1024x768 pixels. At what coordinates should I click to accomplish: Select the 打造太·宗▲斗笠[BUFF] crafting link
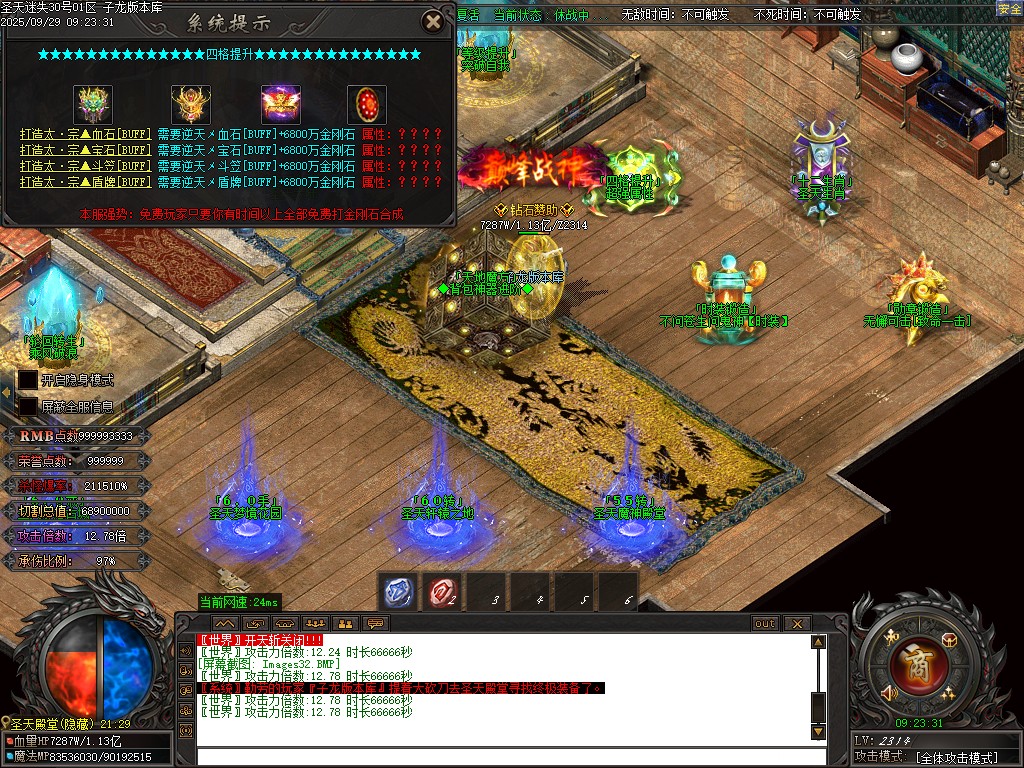point(85,166)
